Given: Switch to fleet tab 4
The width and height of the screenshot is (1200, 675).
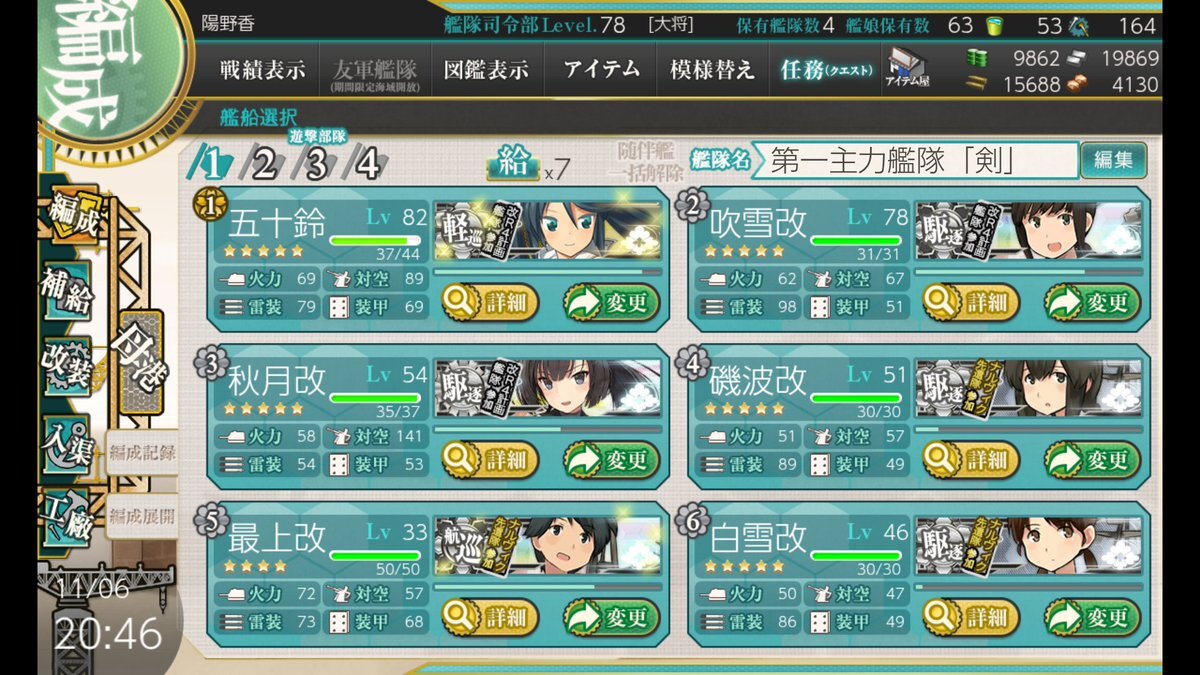Looking at the screenshot, I should point(367,164).
